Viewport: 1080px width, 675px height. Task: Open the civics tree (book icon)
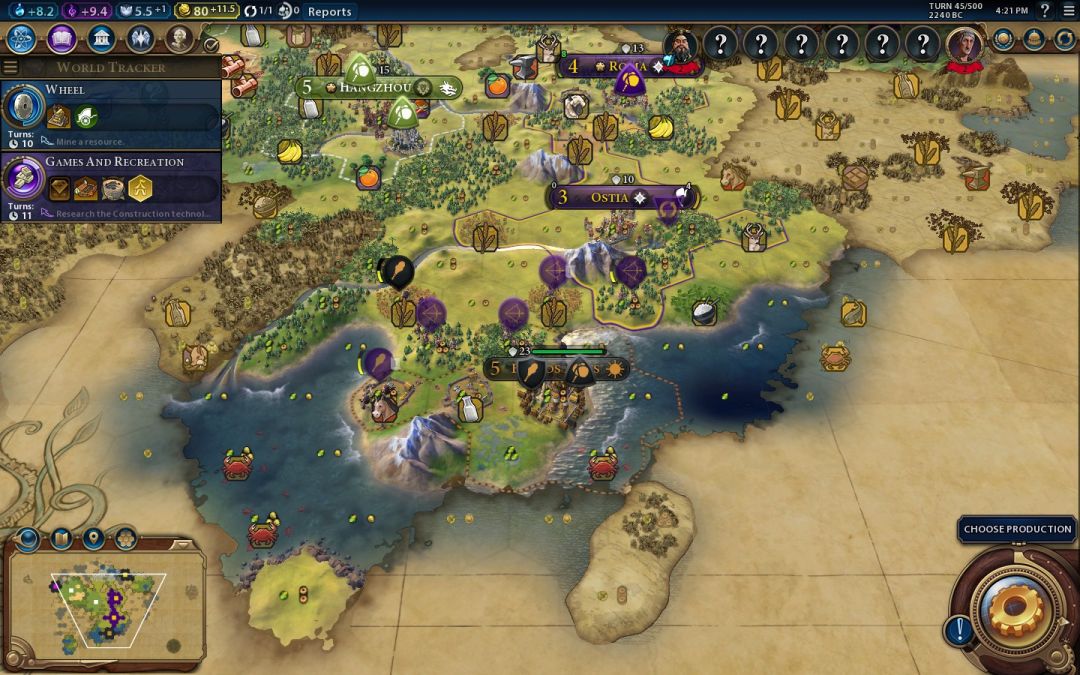pos(61,39)
